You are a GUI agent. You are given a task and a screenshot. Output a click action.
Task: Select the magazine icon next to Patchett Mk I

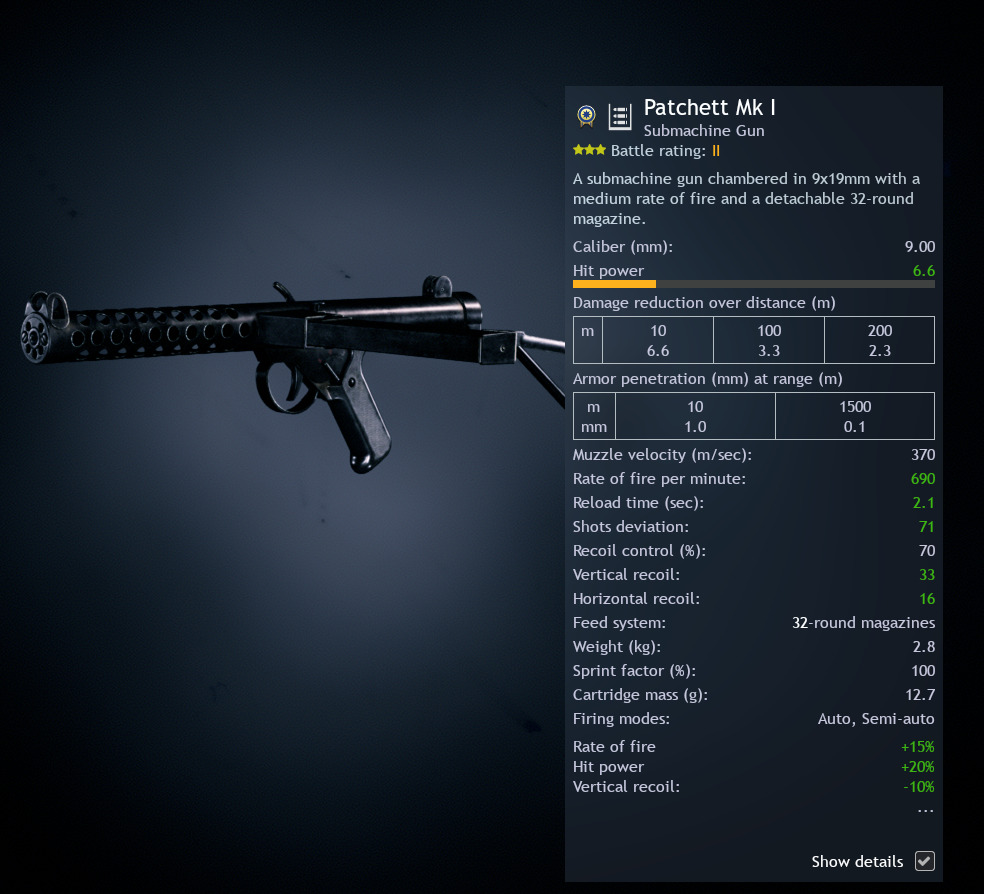pyautogui.click(x=620, y=117)
